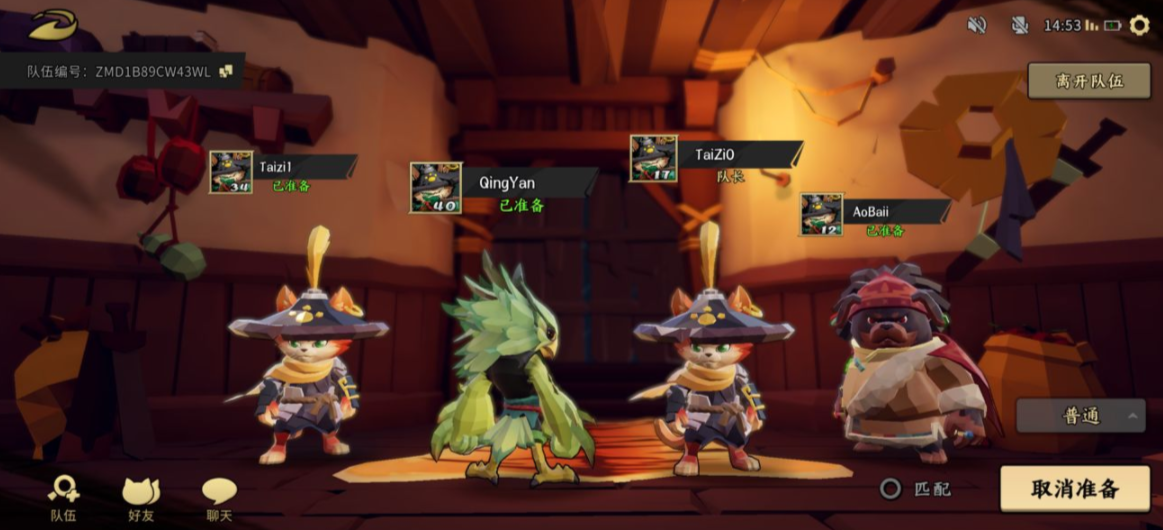Select team leader TaiZi0's name card
Viewport: 1163px width, 530px height.
point(716,159)
